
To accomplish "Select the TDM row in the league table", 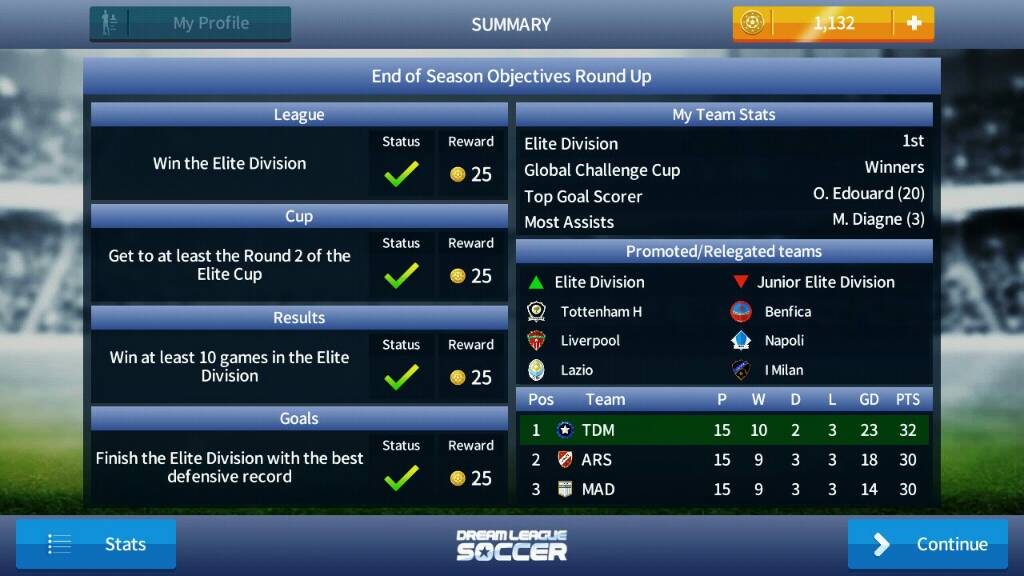I will tap(724, 430).
